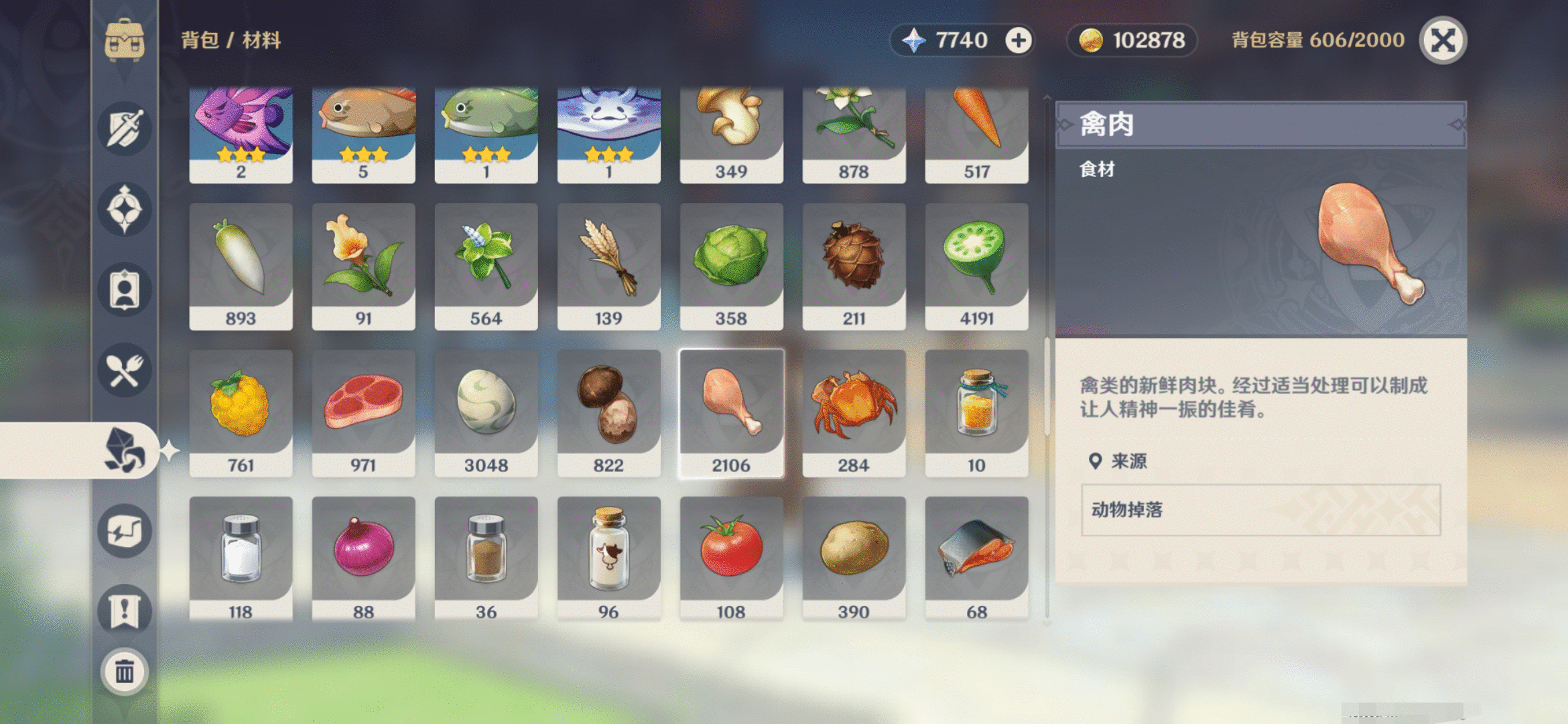Open the gadgets category in the sidebar
The width and height of the screenshot is (1568, 724).
coord(125,530)
